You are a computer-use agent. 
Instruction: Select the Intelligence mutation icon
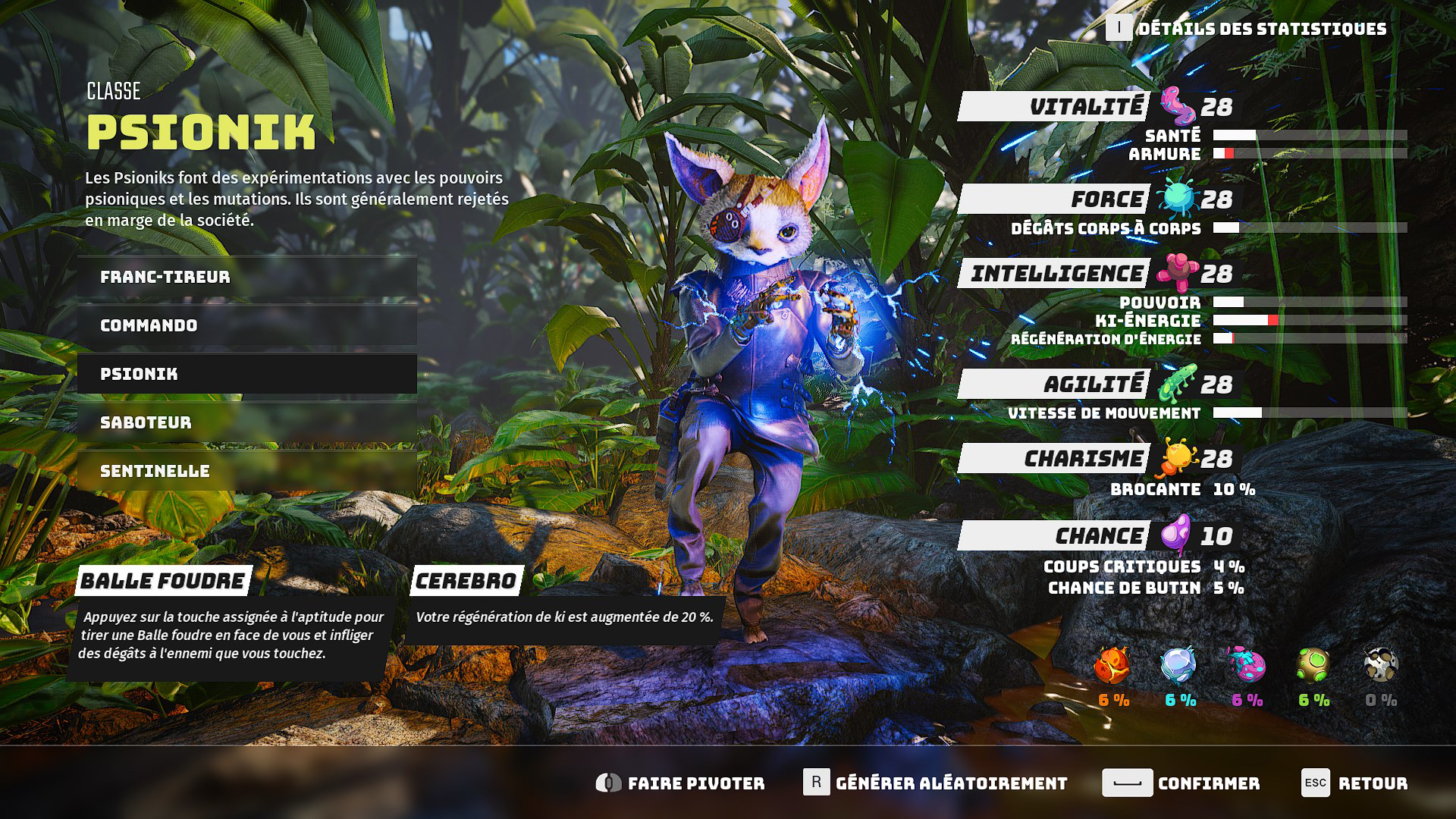[x=1176, y=274]
